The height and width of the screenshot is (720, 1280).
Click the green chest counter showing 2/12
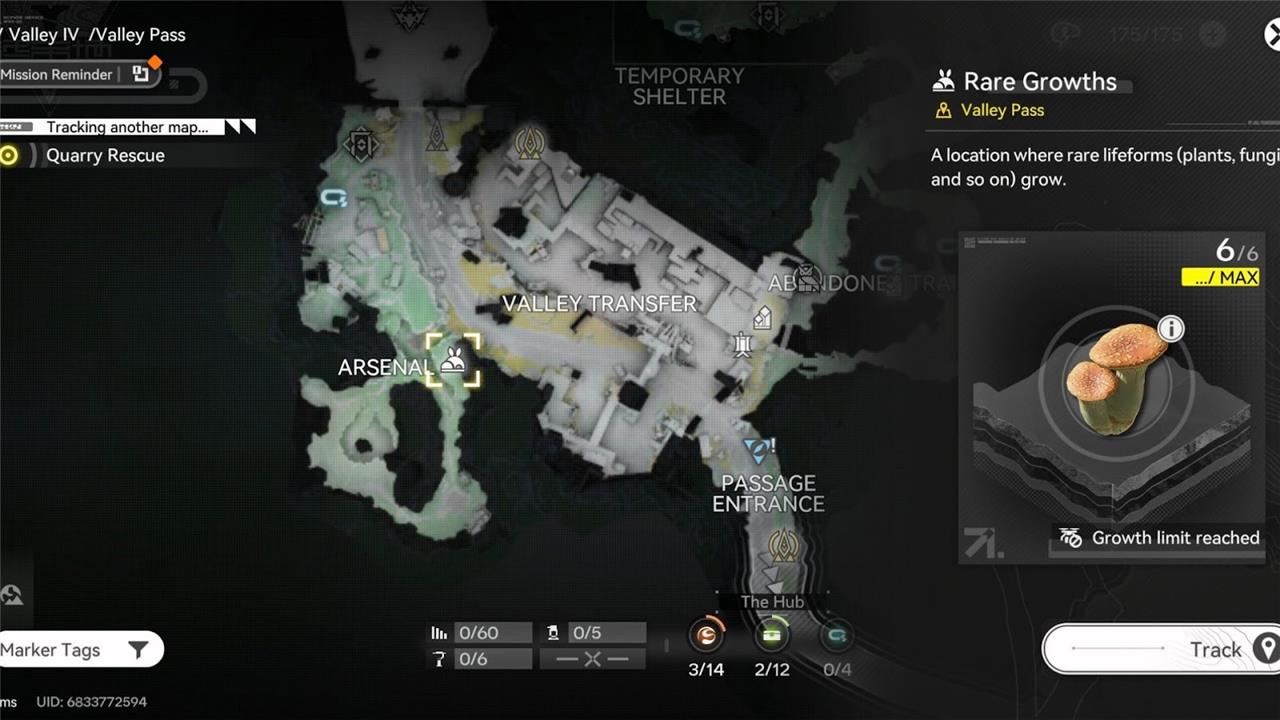[772, 636]
